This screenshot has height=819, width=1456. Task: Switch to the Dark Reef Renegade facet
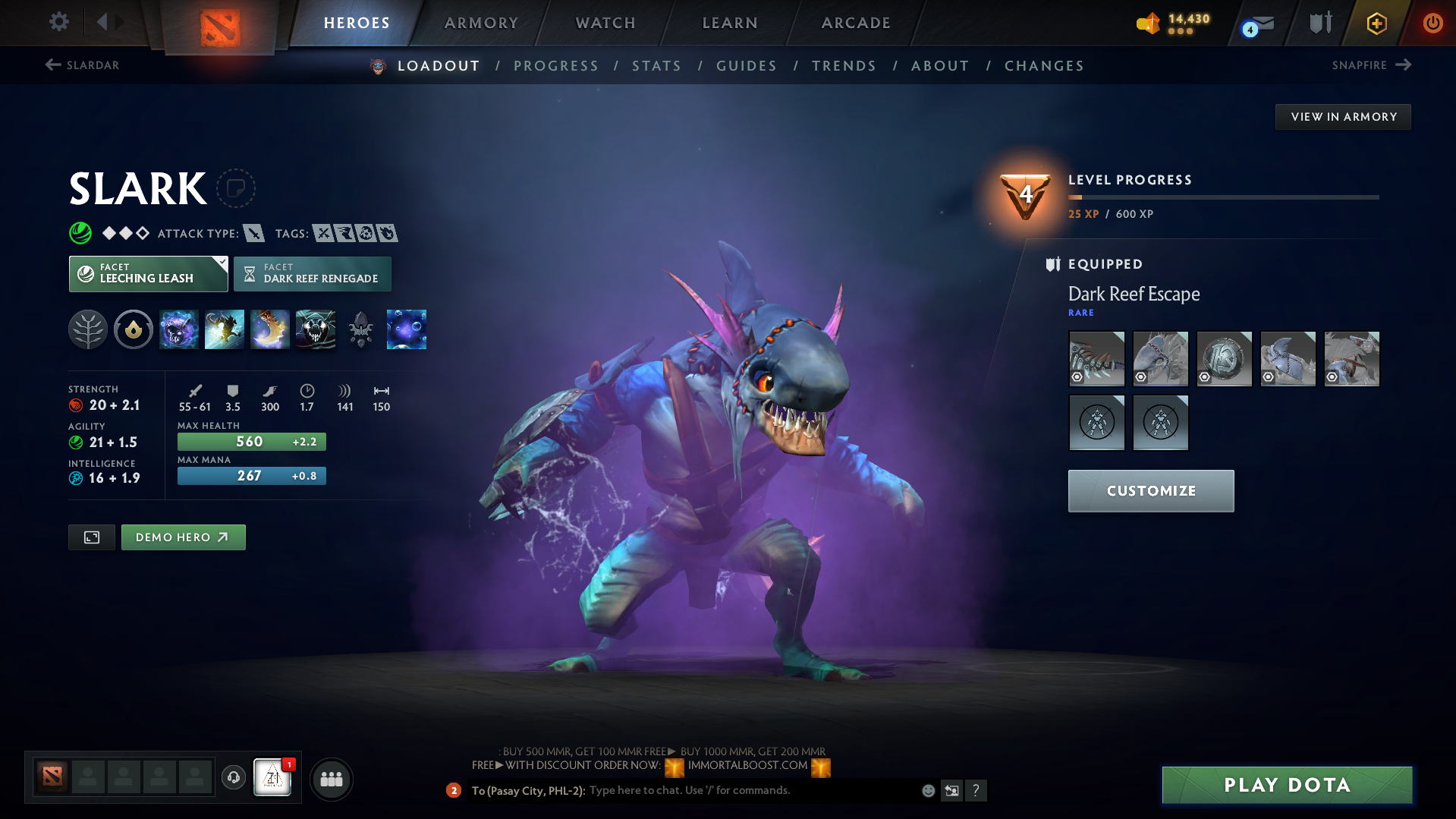(313, 273)
